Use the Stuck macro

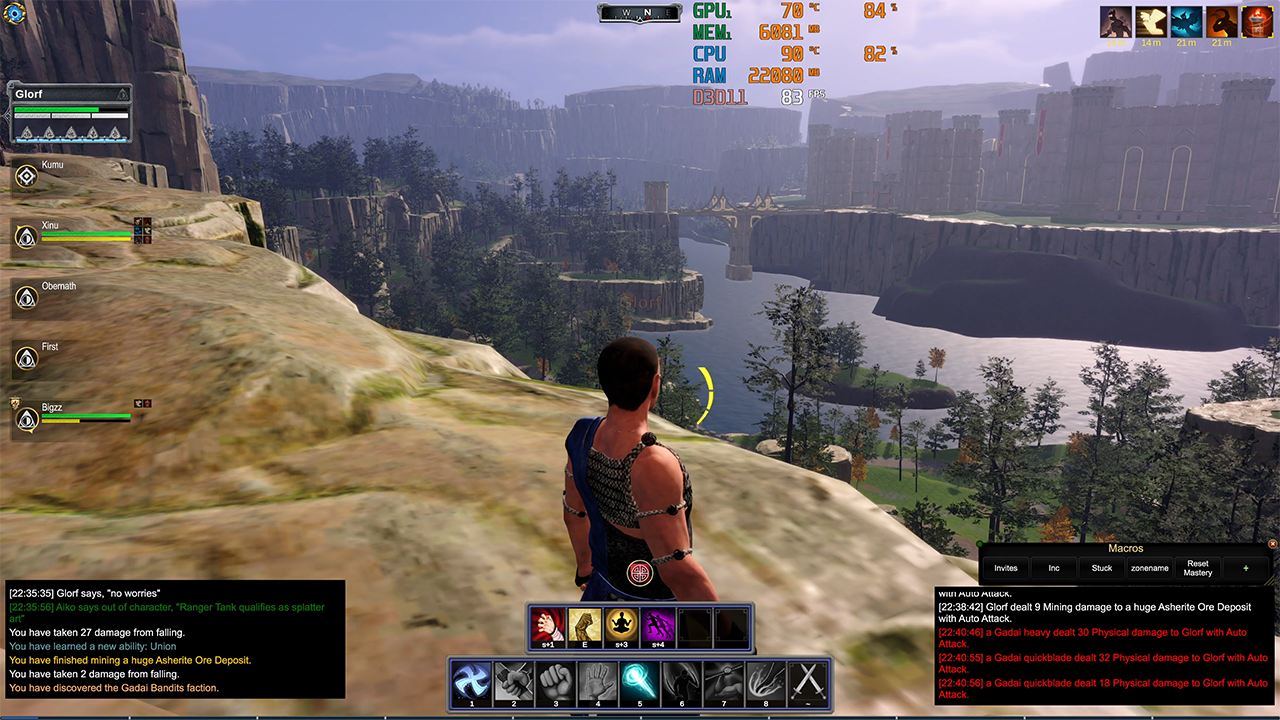pyautogui.click(x=1102, y=568)
